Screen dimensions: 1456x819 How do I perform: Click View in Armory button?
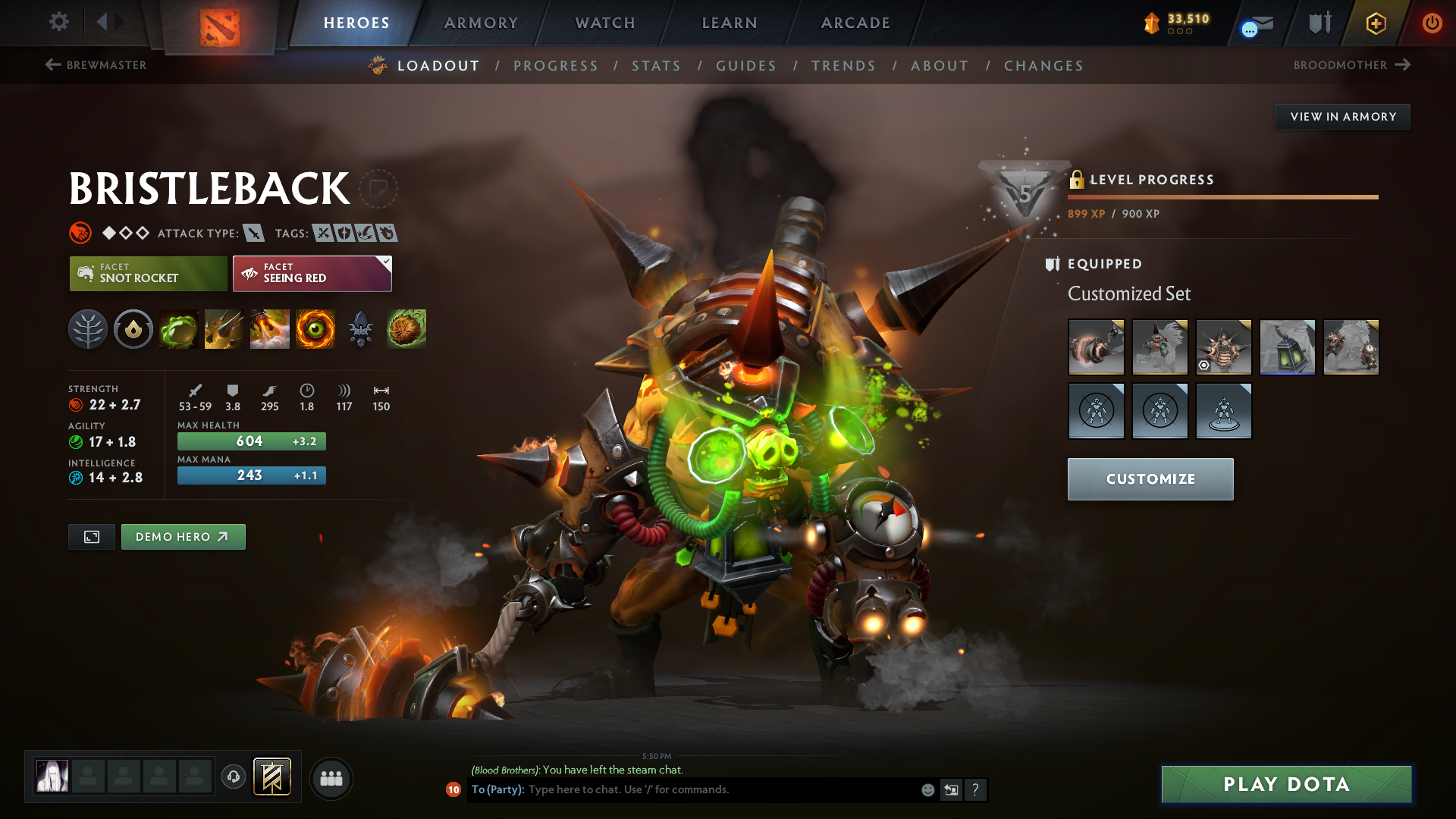point(1342,117)
